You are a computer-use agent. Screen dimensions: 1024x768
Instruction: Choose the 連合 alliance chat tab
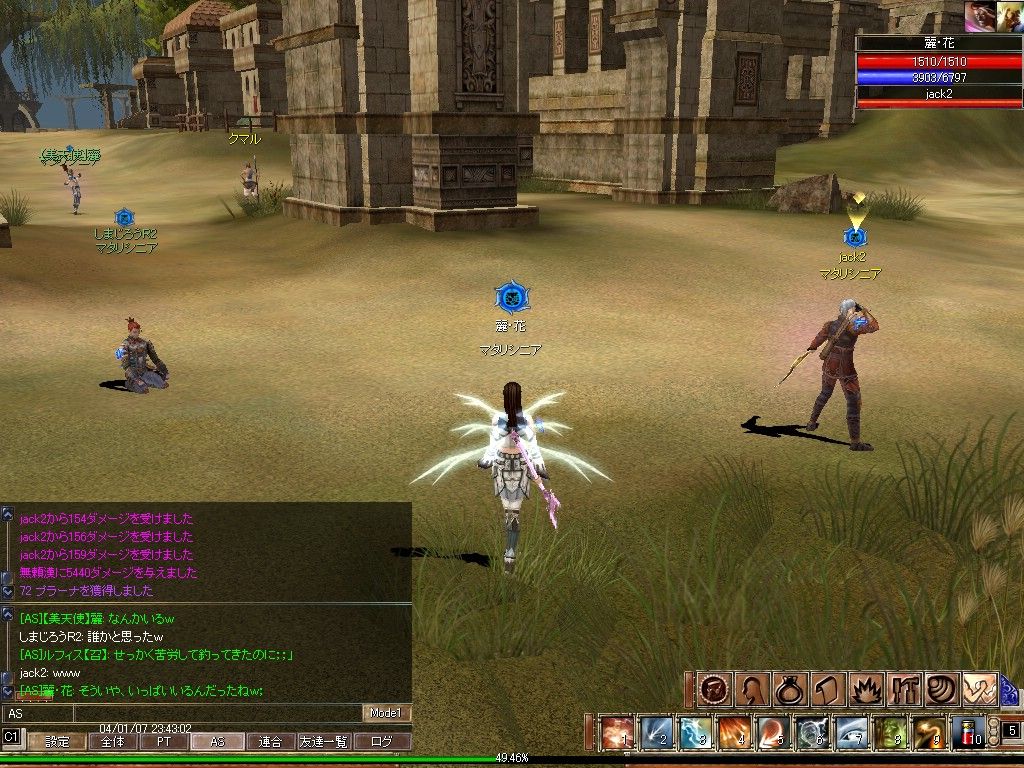point(270,742)
